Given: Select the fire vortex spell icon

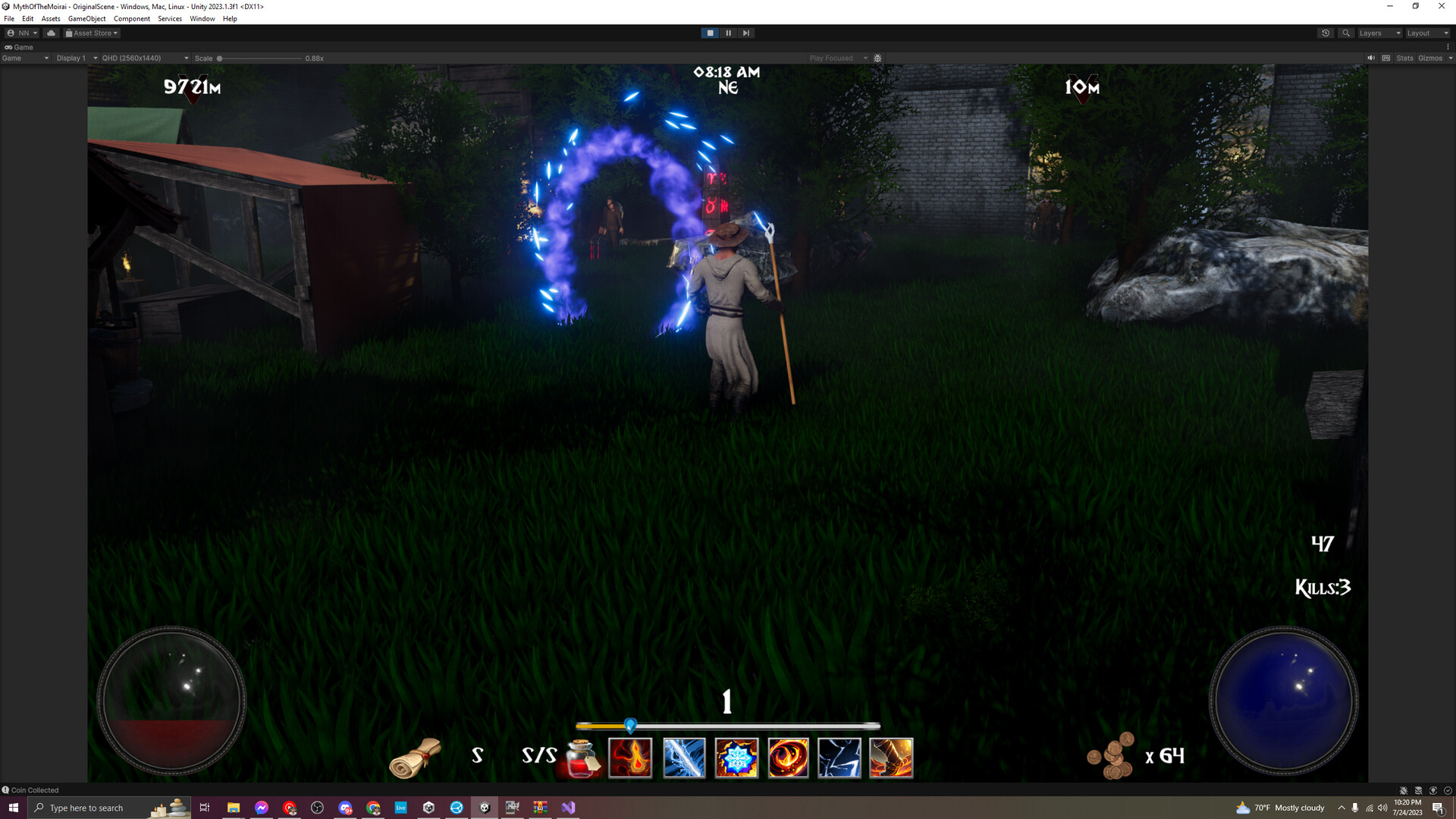Looking at the screenshot, I should [788, 758].
